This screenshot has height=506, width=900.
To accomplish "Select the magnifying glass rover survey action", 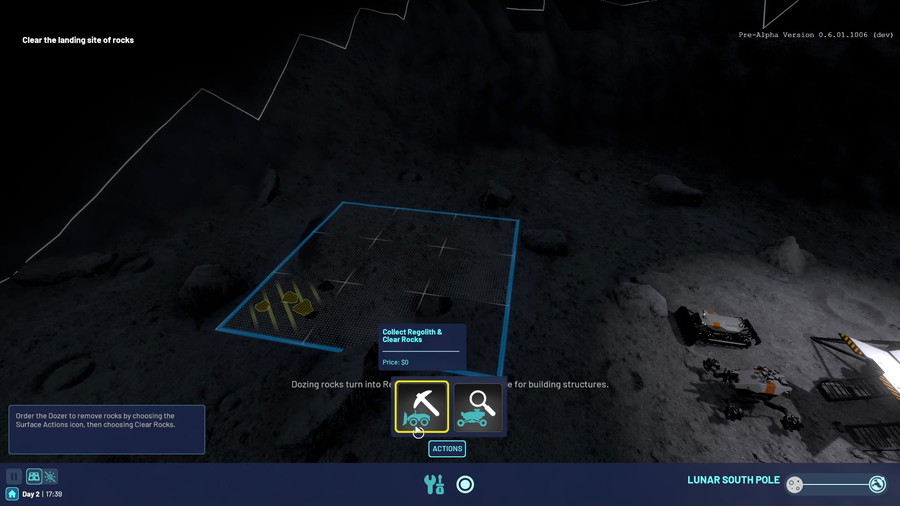I will pos(478,406).
